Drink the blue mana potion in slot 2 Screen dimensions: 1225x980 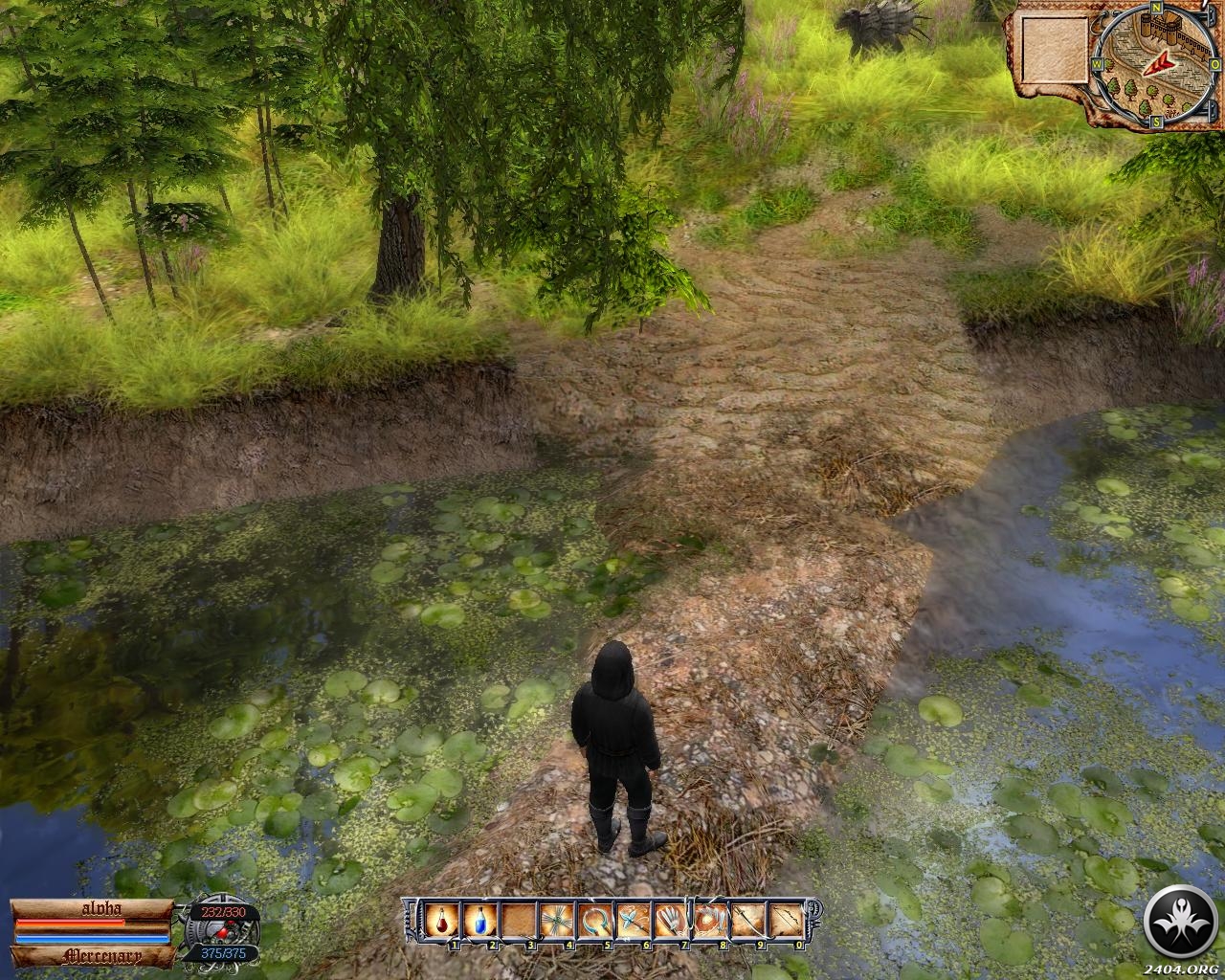[479, 922]
